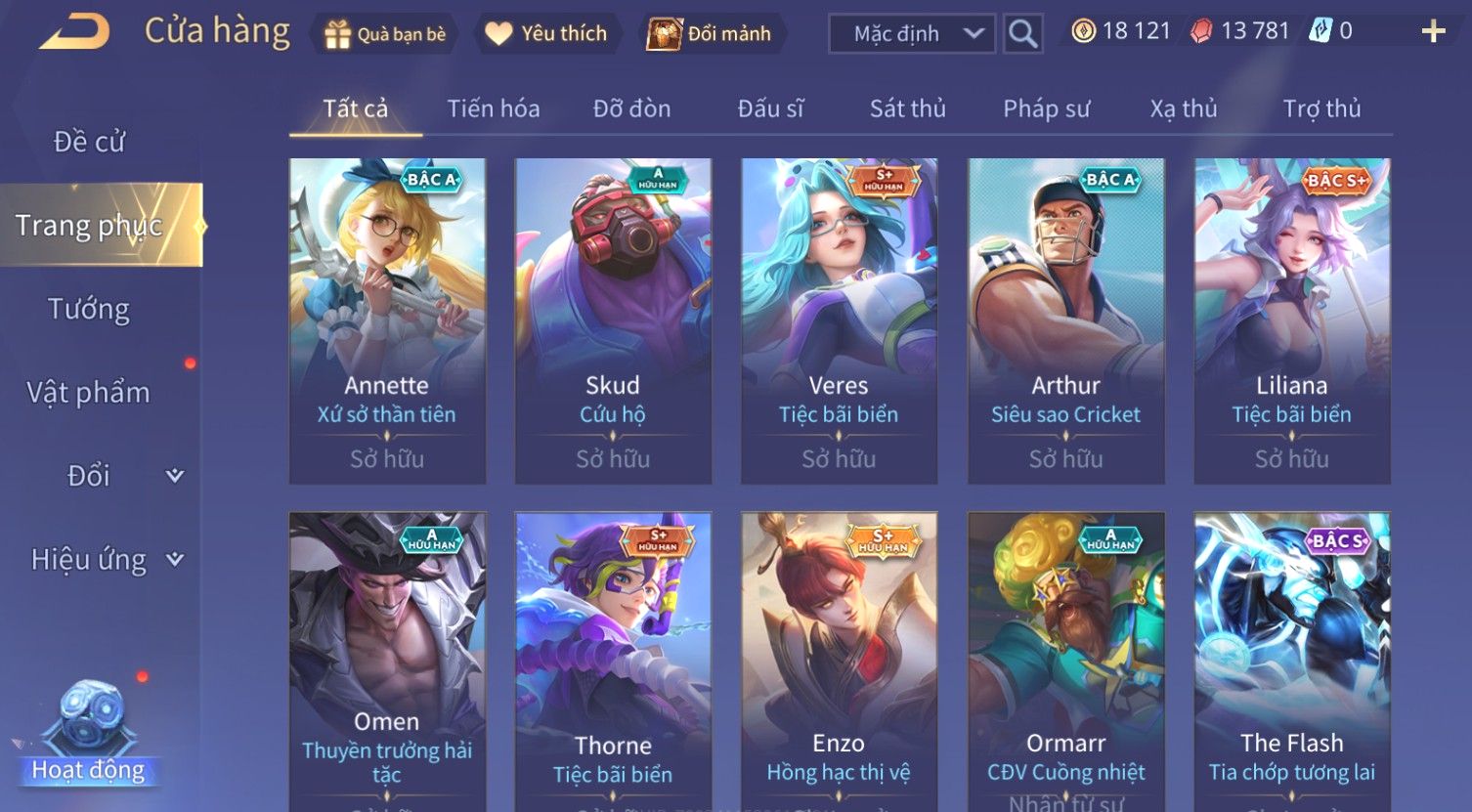Screen dimensions: 1472x812
Task: Add currency with the plus button
Action: click(x=1433, y=32)
